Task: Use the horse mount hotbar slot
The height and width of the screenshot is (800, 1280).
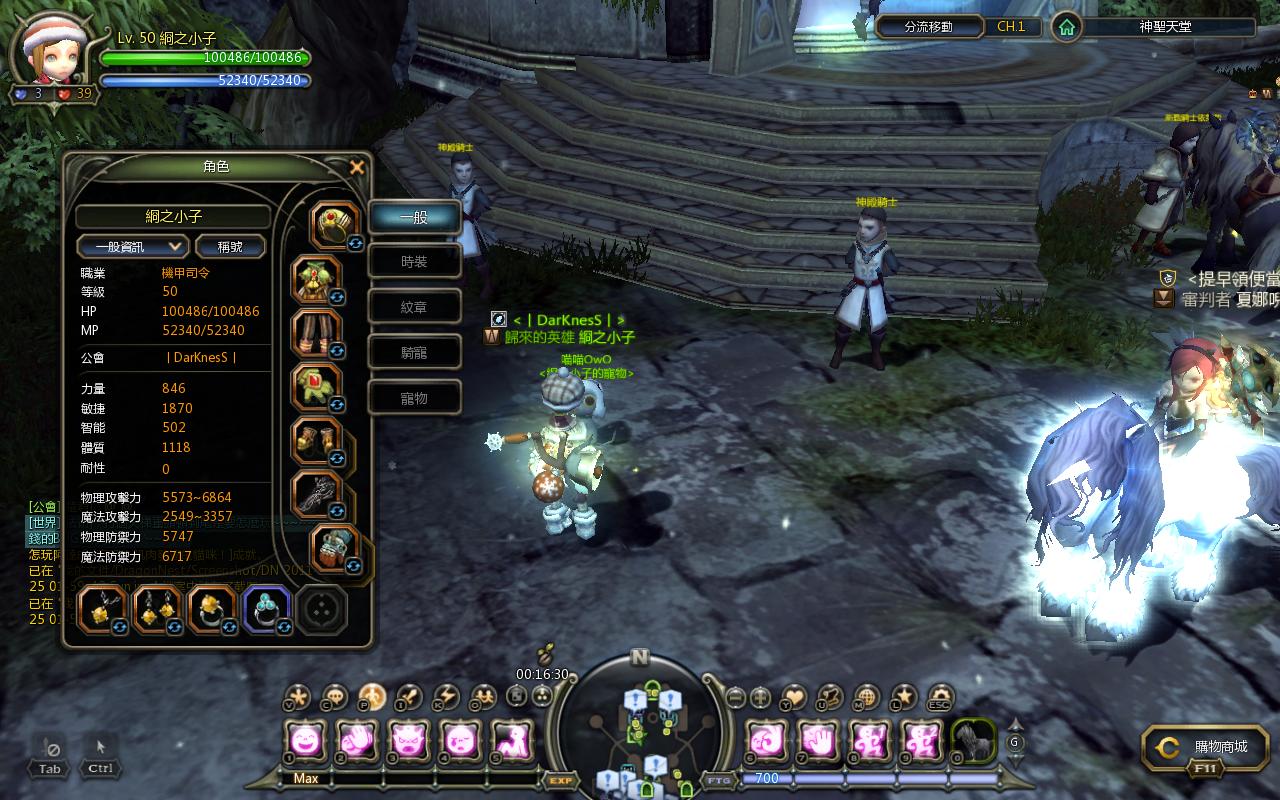Action: coord(972,741)
